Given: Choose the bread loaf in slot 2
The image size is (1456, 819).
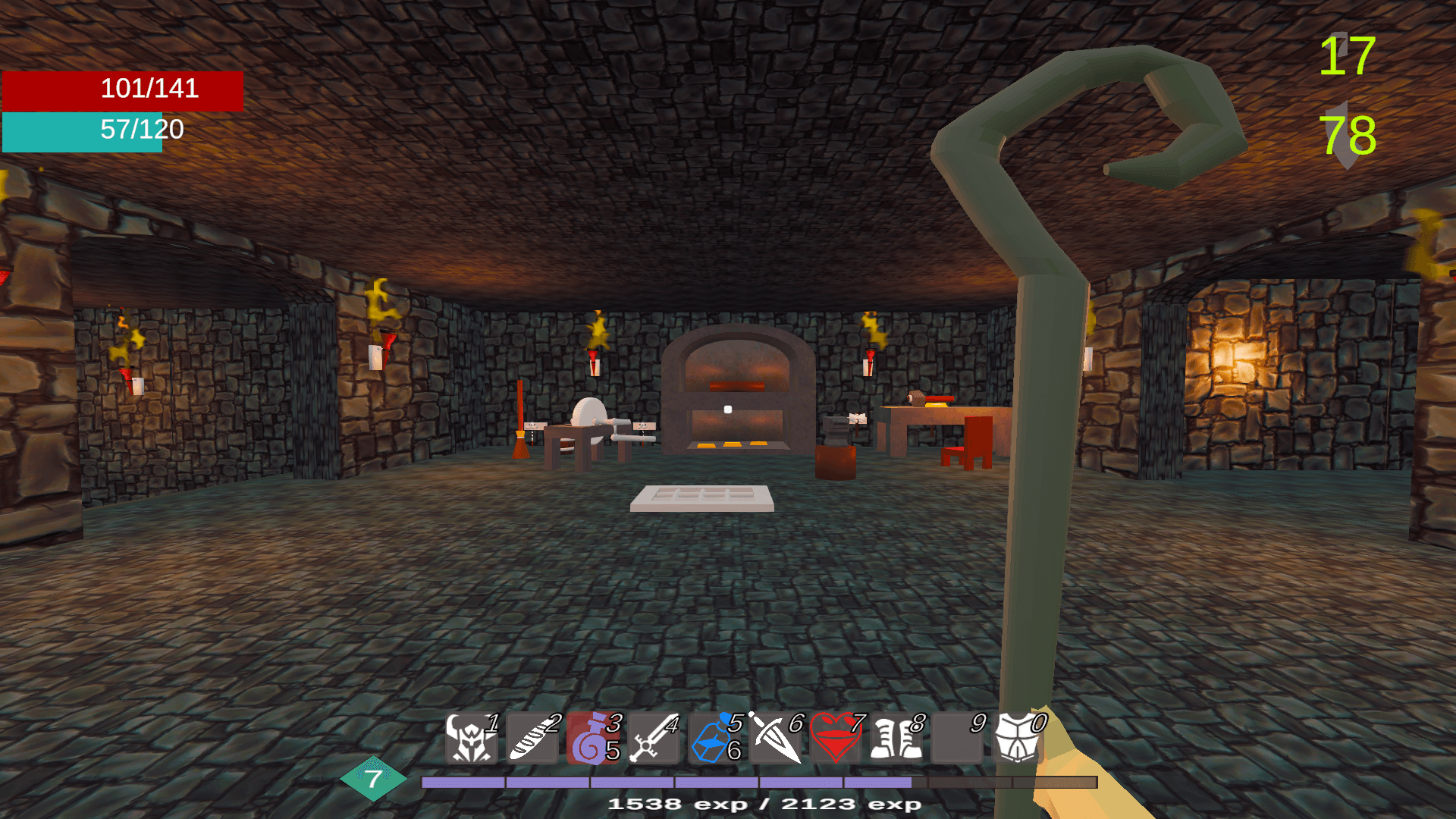Looking at the screenshot, I should pyautogui.click(x=532, y=738).
